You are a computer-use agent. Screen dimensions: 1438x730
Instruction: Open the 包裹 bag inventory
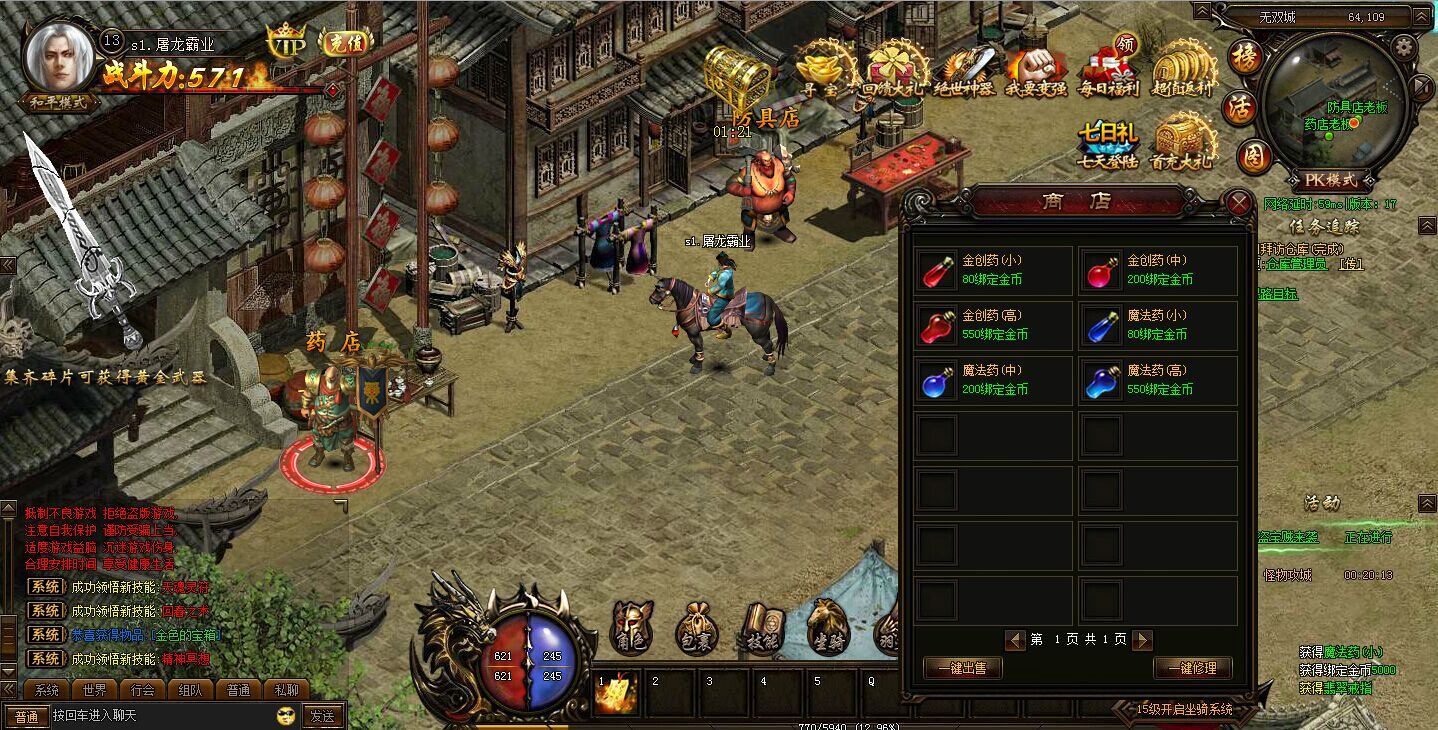pos(696,629)
